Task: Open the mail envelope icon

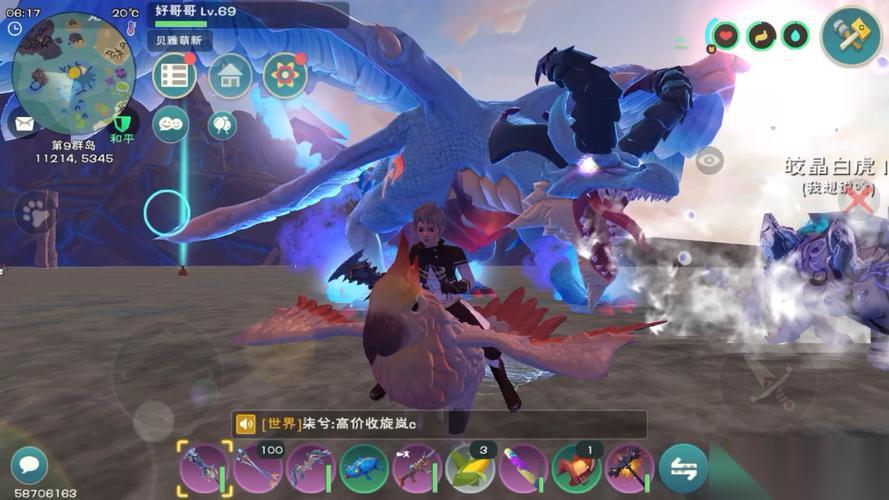Action: [x=23, y=125]
